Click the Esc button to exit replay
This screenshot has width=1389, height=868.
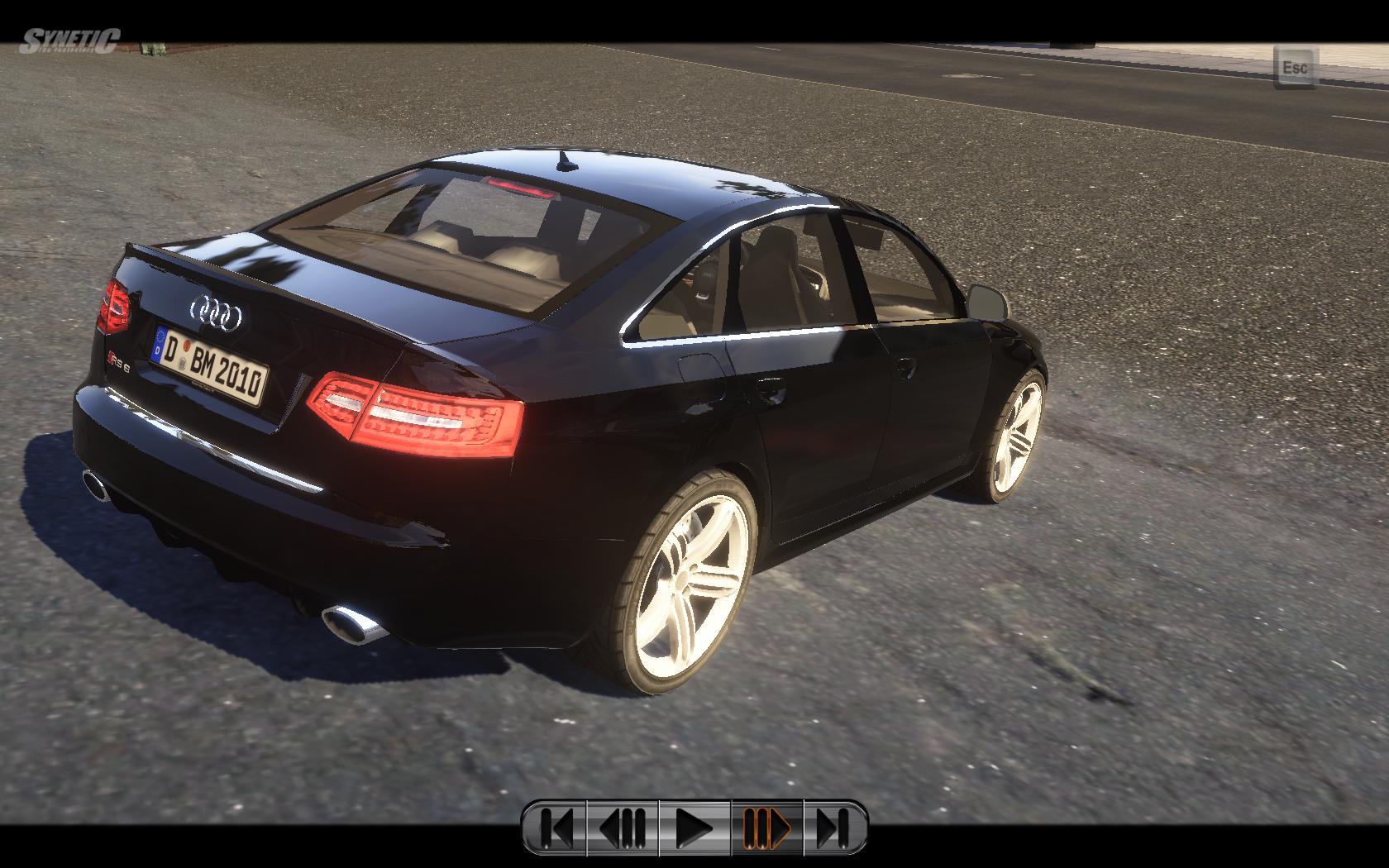pos(1295,66)
